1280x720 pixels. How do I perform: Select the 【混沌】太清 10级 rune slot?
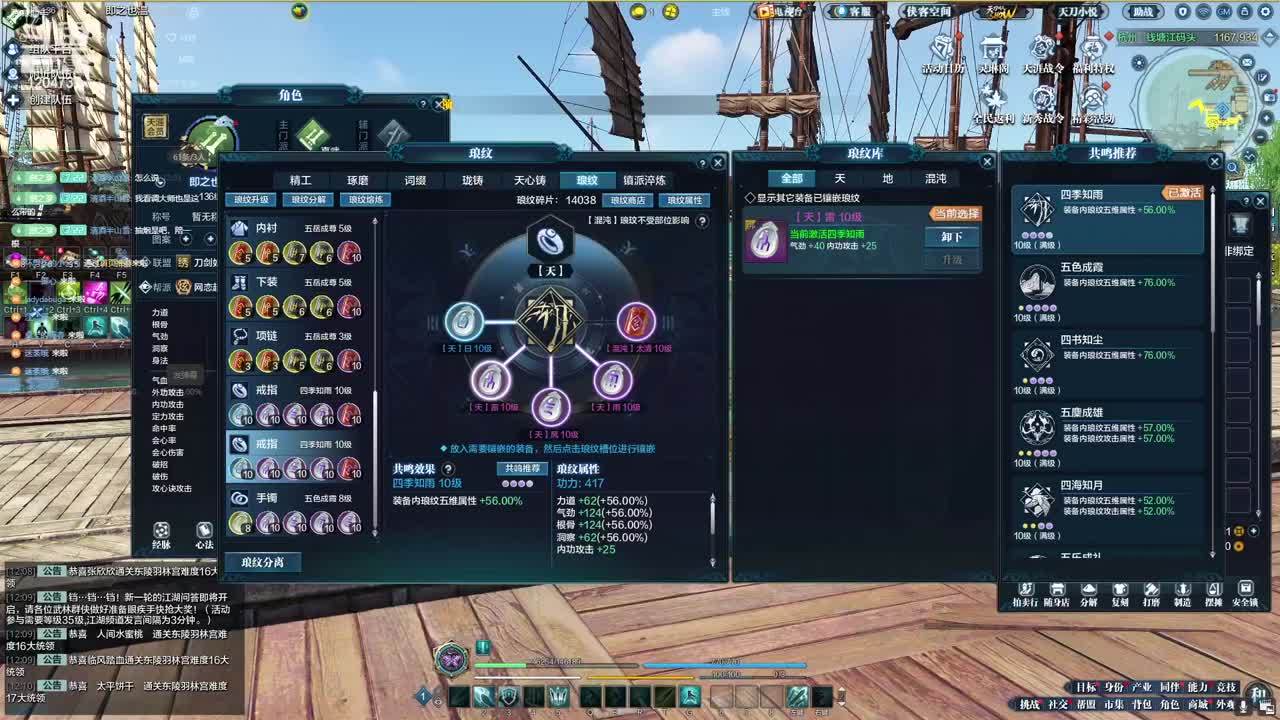coord(636,322)
